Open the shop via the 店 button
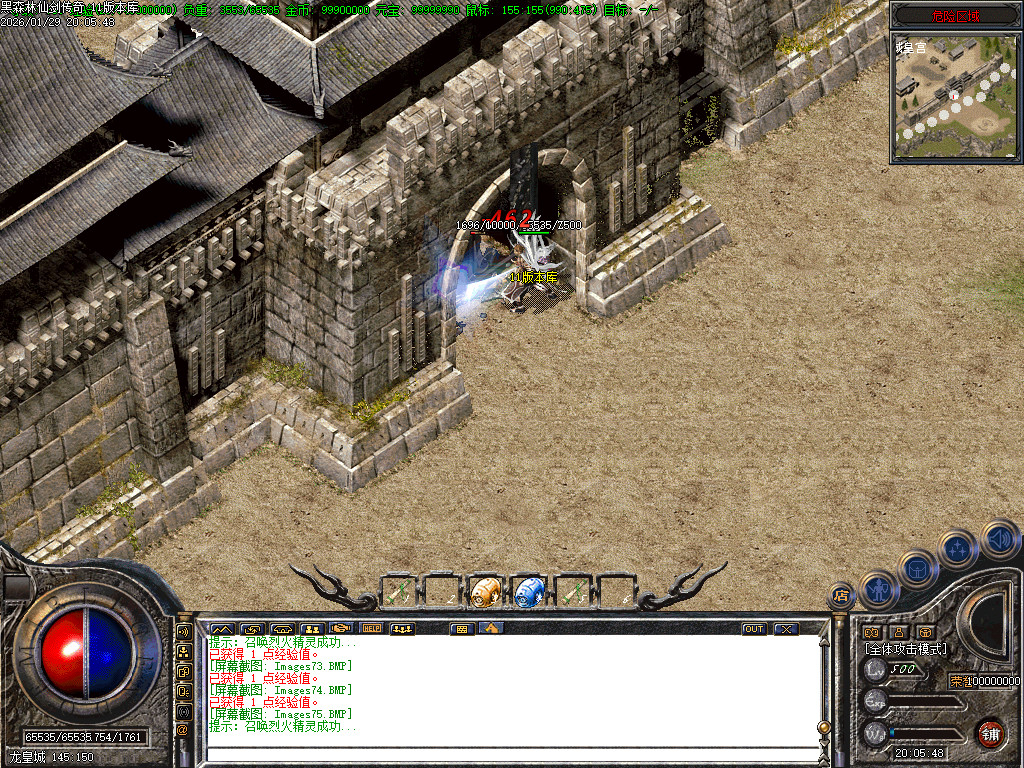The image size is (1024, 768). (842, 596)
